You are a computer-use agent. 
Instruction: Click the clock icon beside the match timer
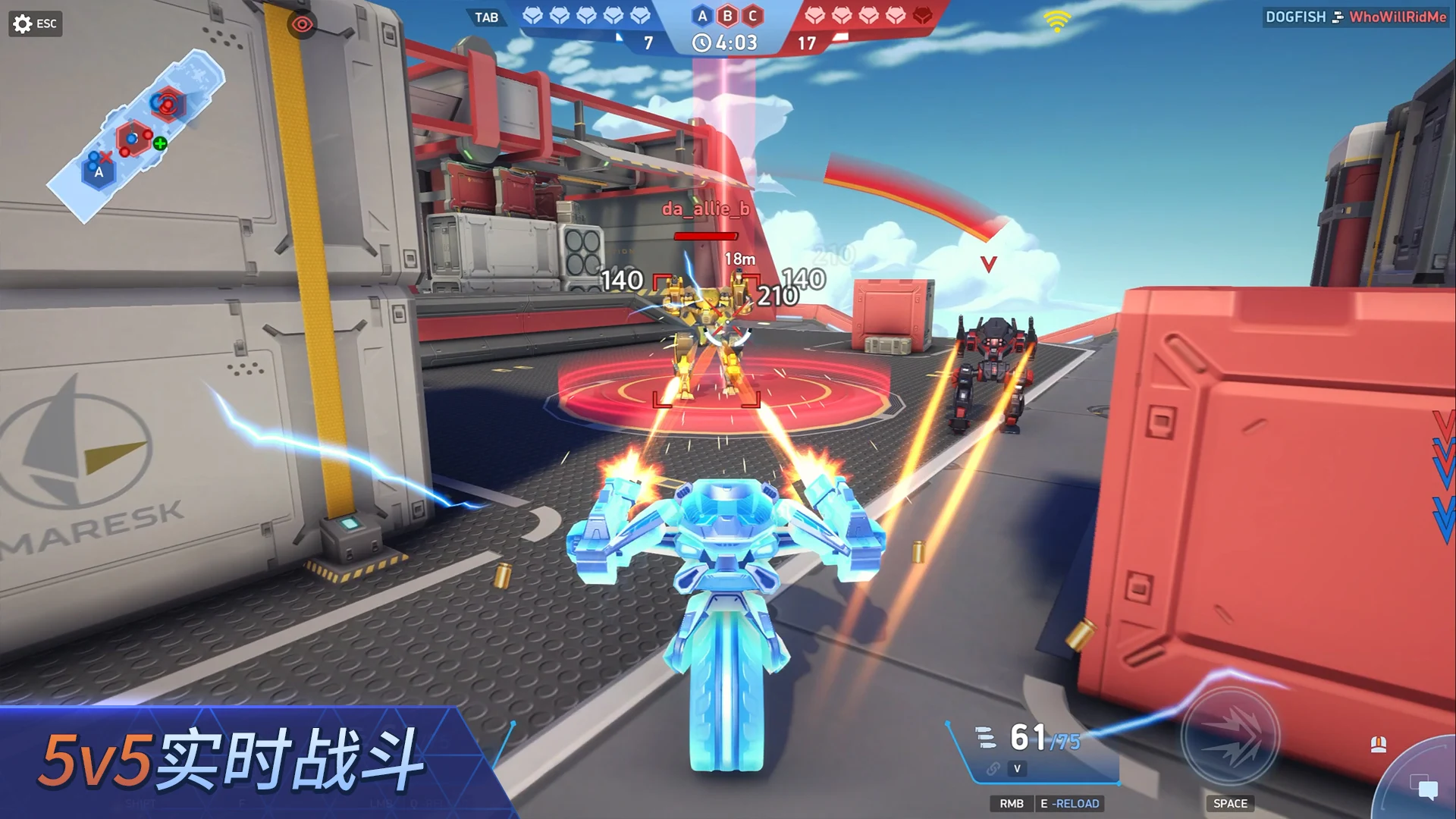700,42
